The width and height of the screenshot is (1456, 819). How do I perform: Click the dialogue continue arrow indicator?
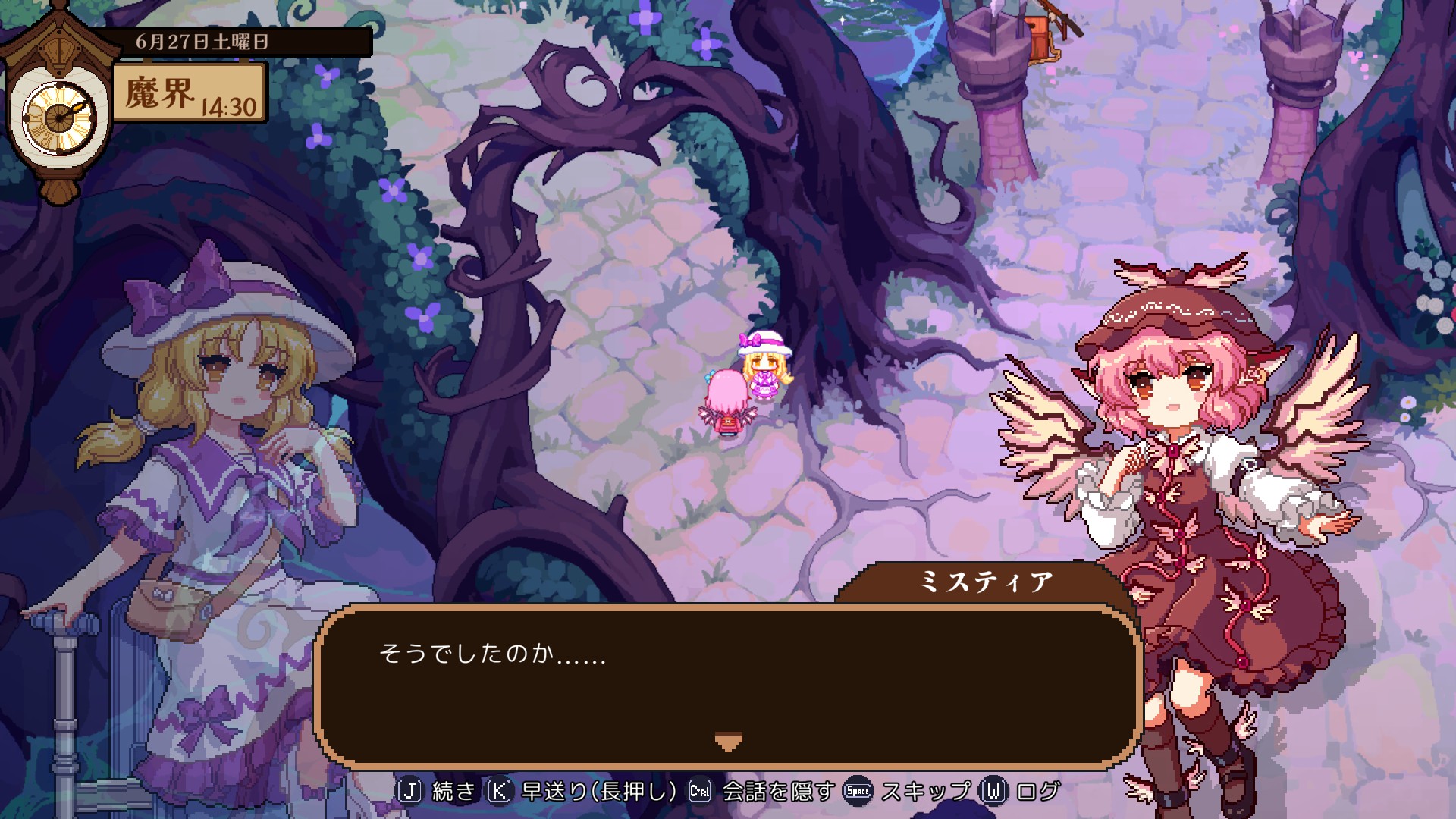pos(728,742)
